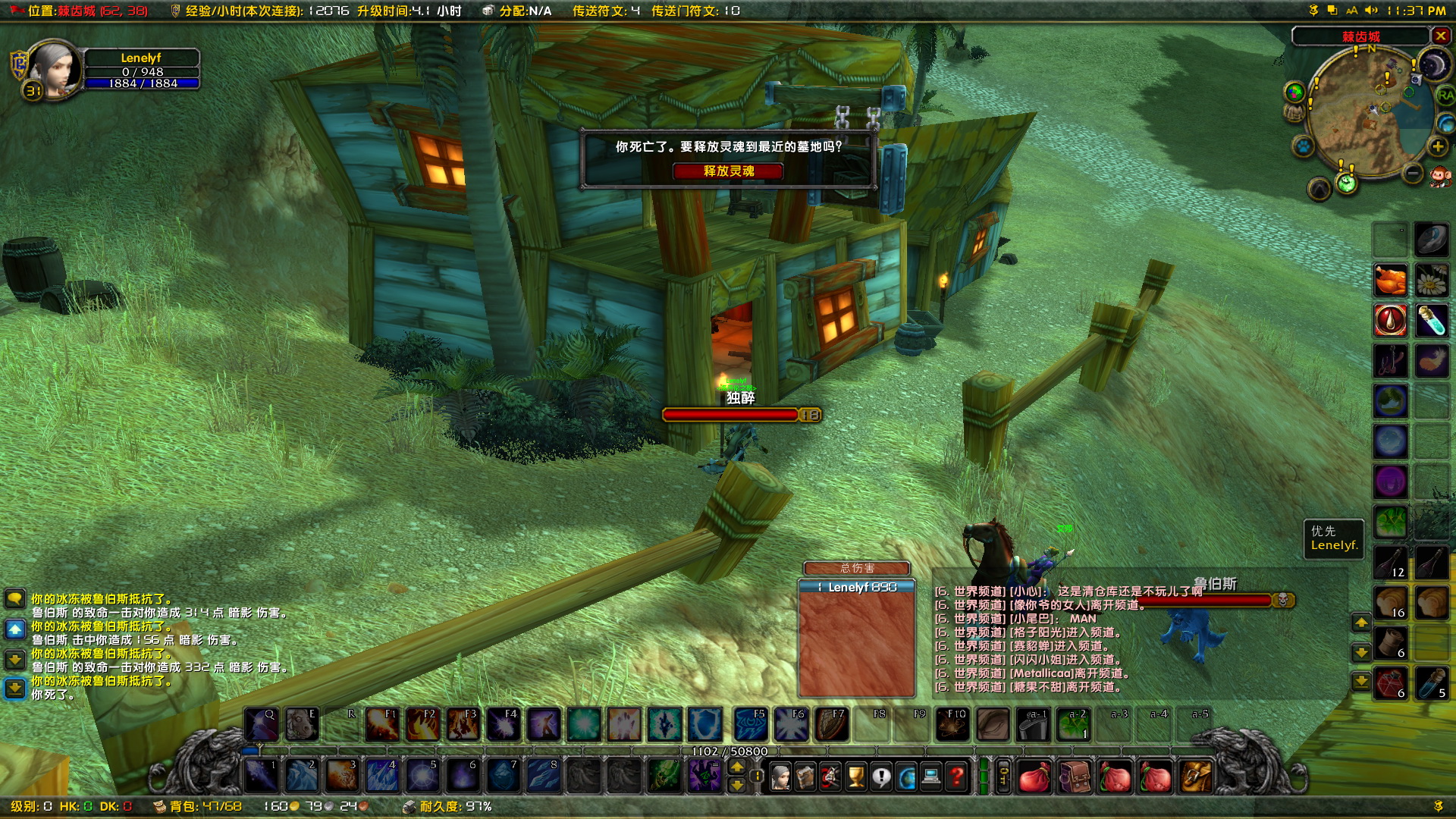The width and height of the screenshot is (1456, 819).
Task: Click the trophy achievements micro menu icon
Action: tap(857, 776)
